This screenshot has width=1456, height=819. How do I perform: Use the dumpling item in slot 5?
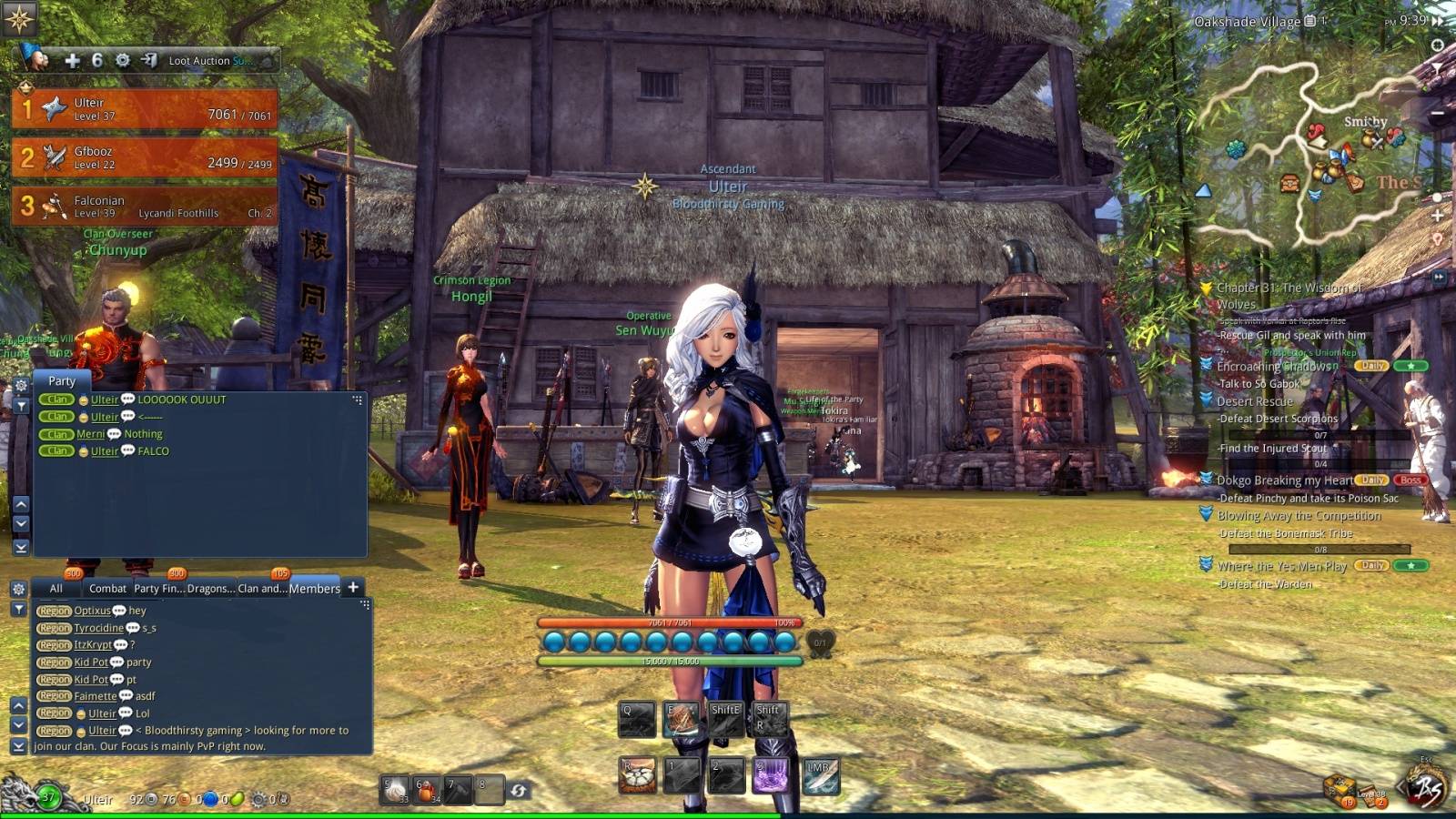(x=395, y=789)
